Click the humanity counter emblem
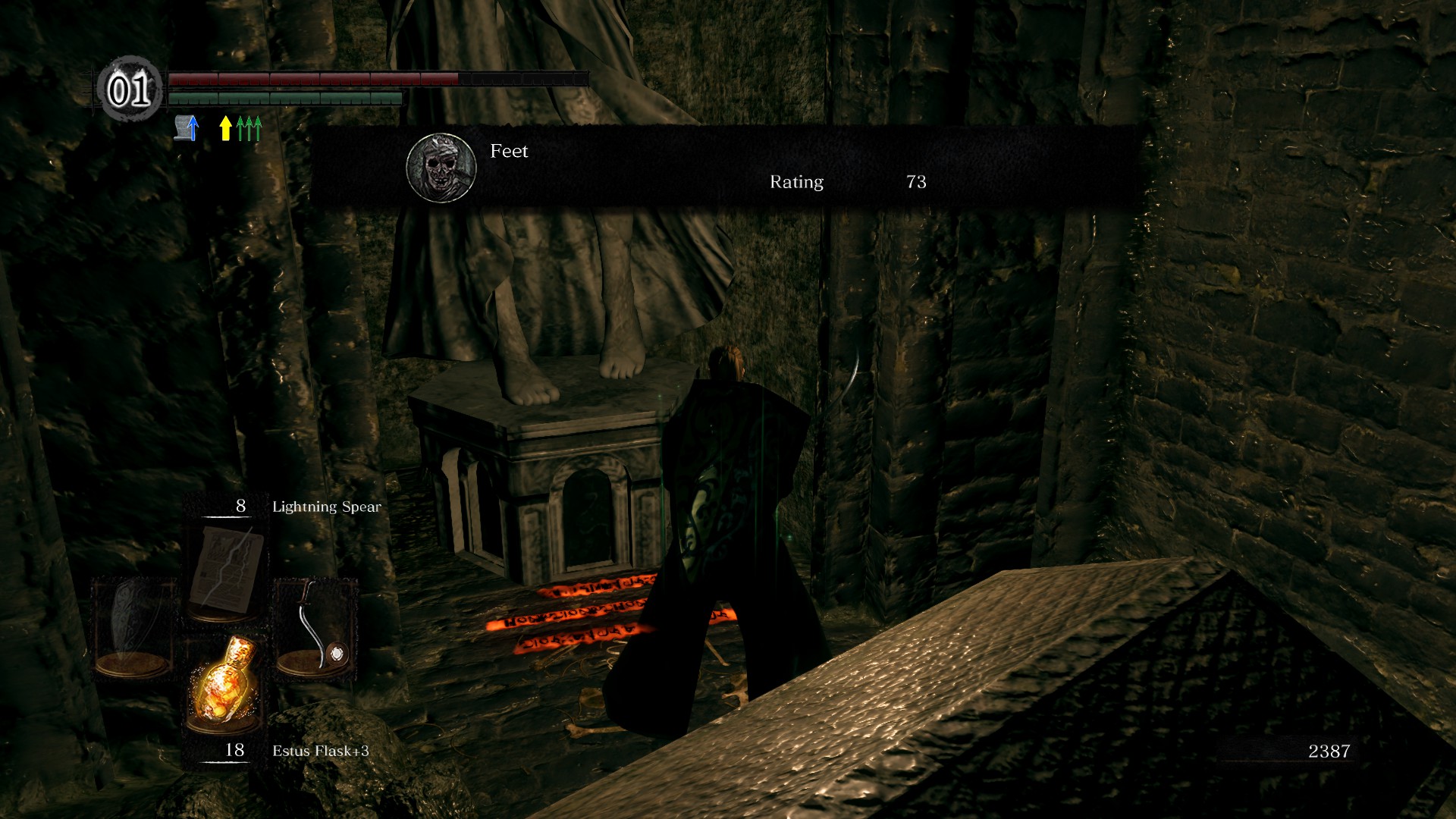The width and height of the screenshot is (1456, 819). pos(130,90)
